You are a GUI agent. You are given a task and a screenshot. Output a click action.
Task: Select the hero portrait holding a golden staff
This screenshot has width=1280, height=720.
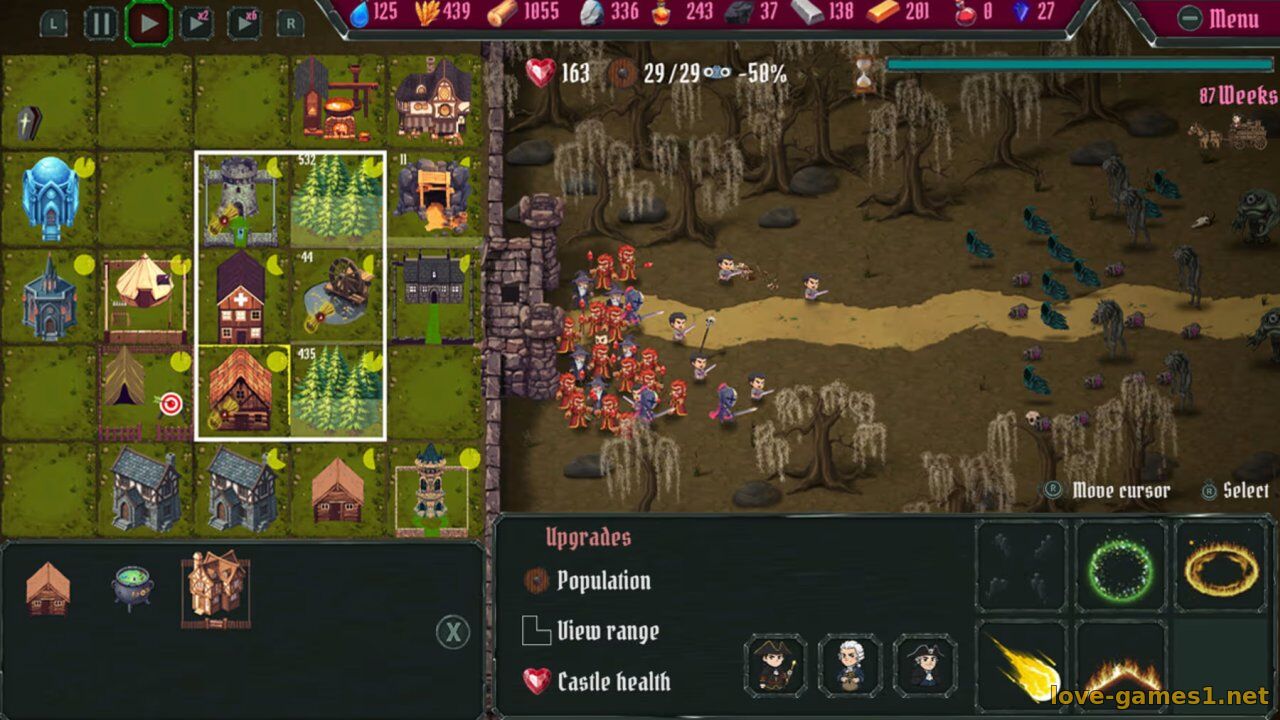[776, 665]
